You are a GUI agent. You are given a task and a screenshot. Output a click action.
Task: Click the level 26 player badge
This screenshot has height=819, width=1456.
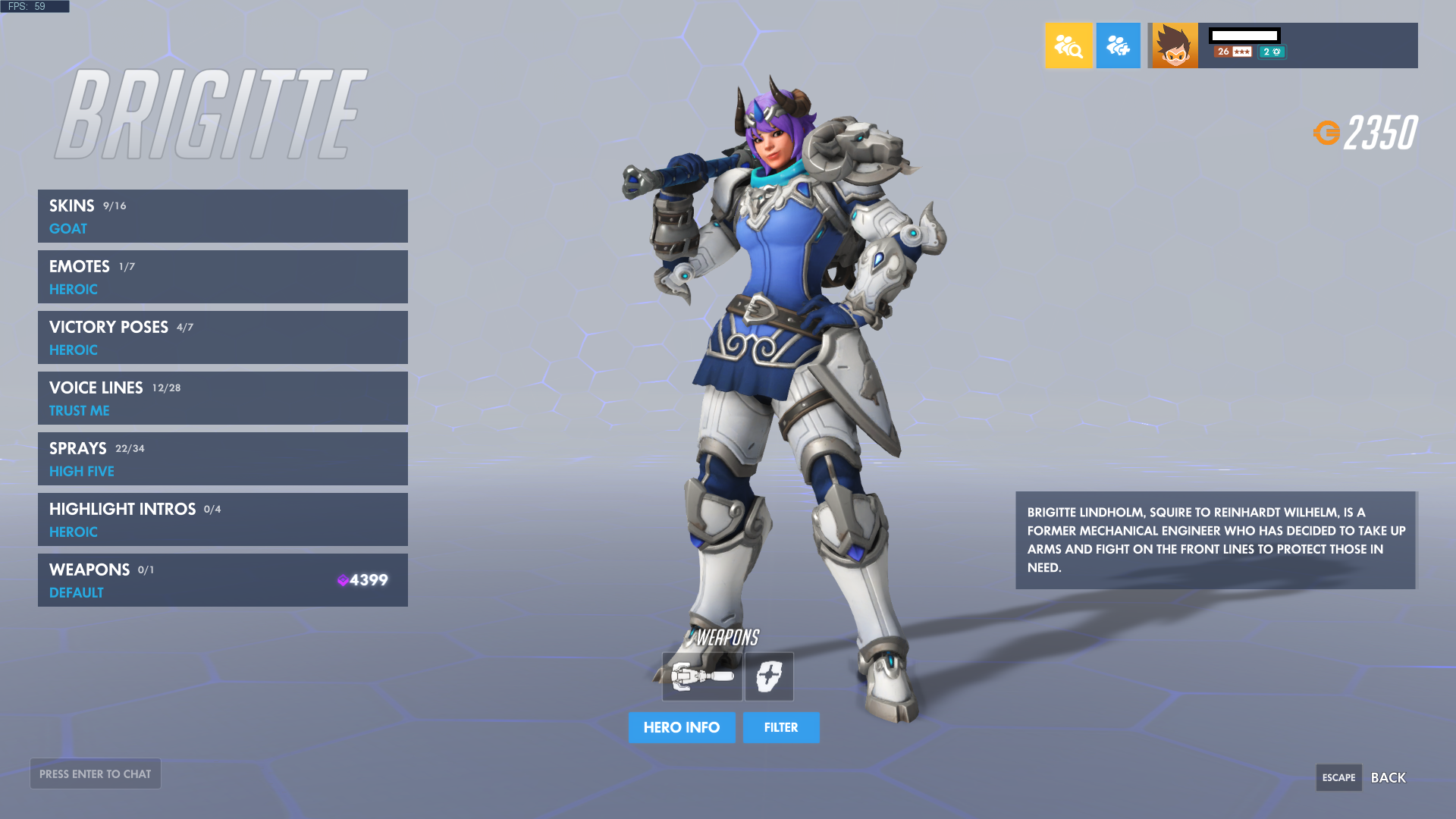tap(1222, 52)
